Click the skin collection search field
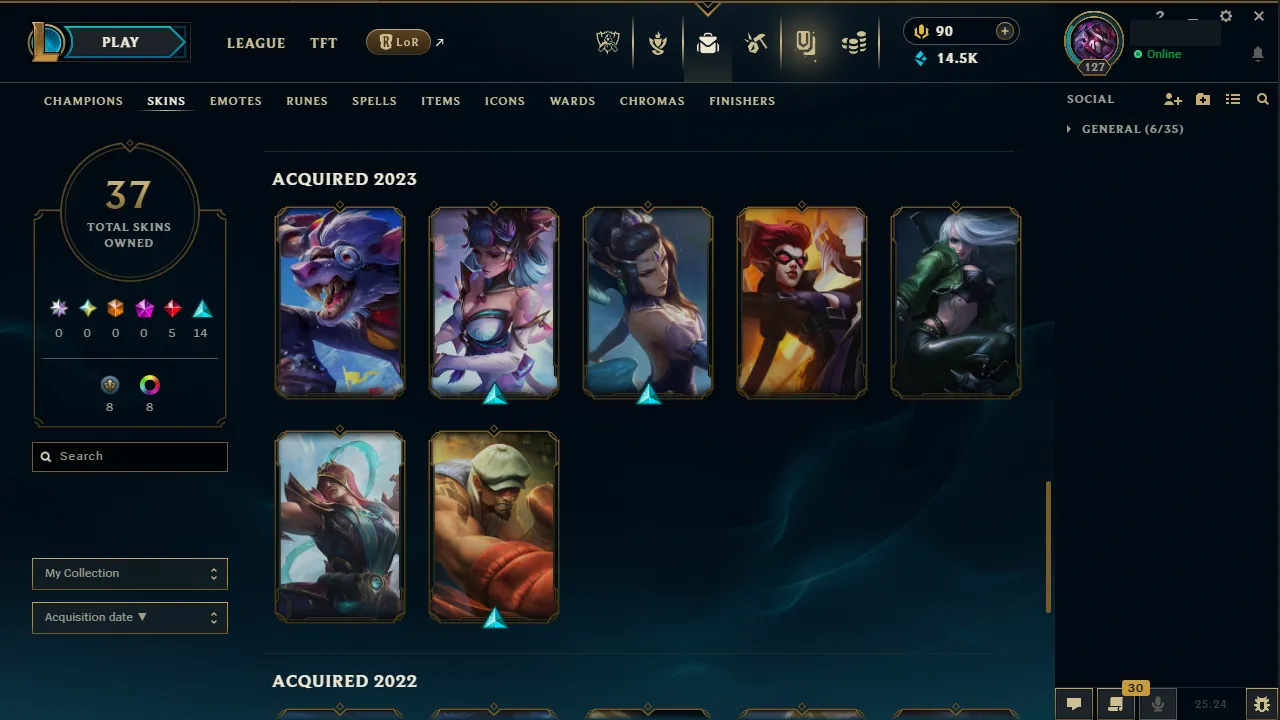Screen dimensions: 1280x720 click(129, 456)
